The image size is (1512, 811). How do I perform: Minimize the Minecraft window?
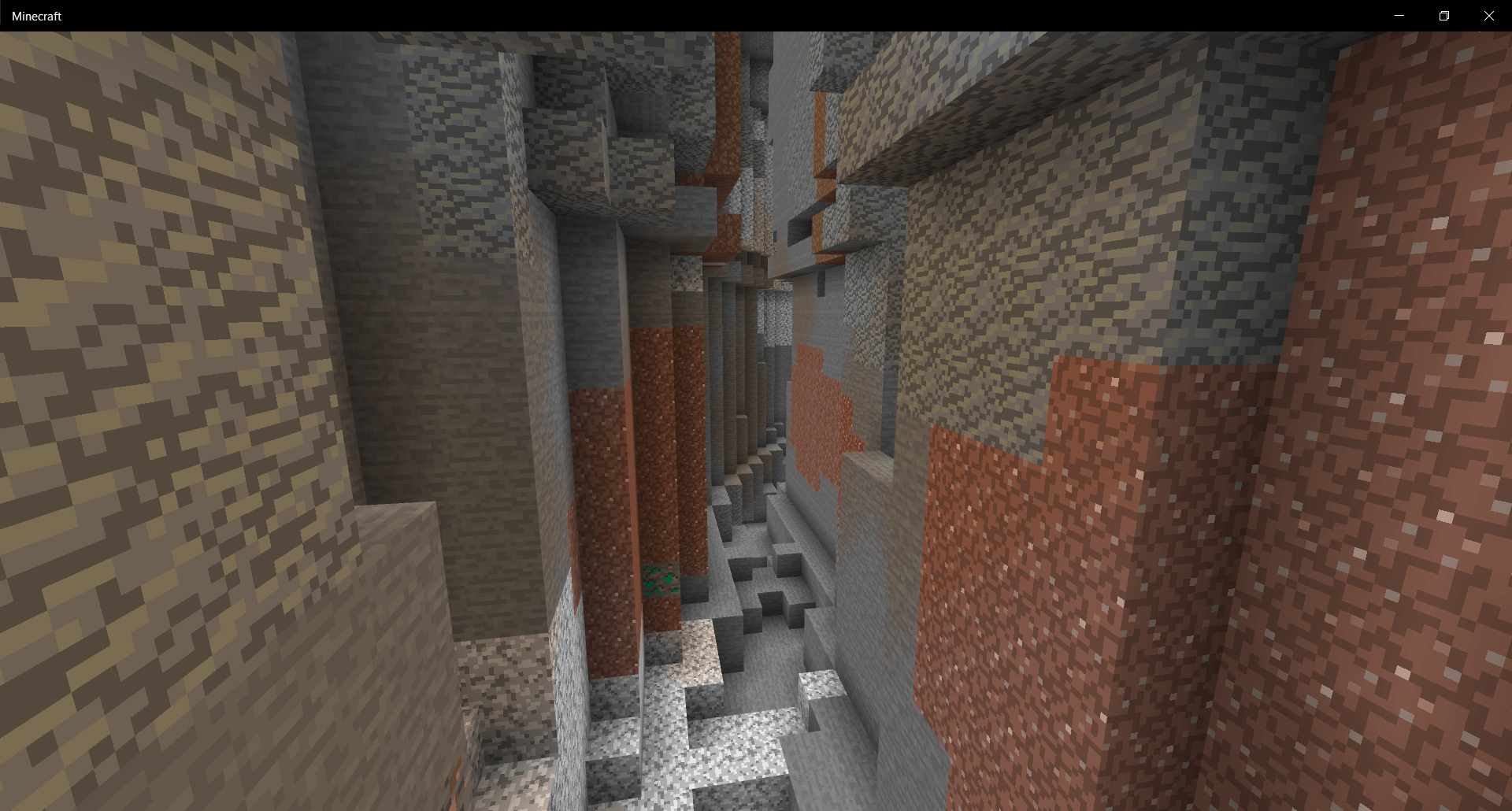click(x=1399, y=15)
